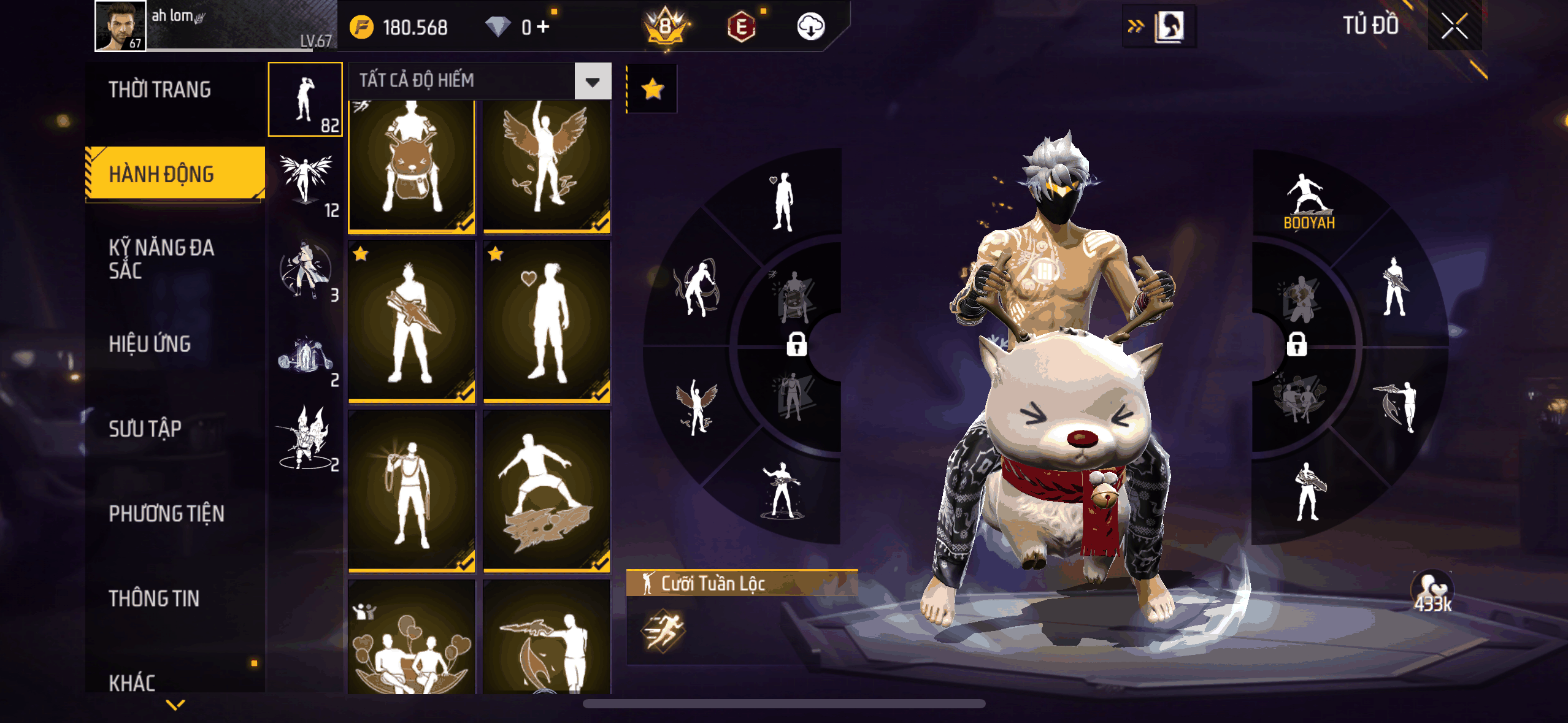The height and width of the screenshot is (723, 1568).
Task: Choose the Phương Tiện category
Action: 166,513
